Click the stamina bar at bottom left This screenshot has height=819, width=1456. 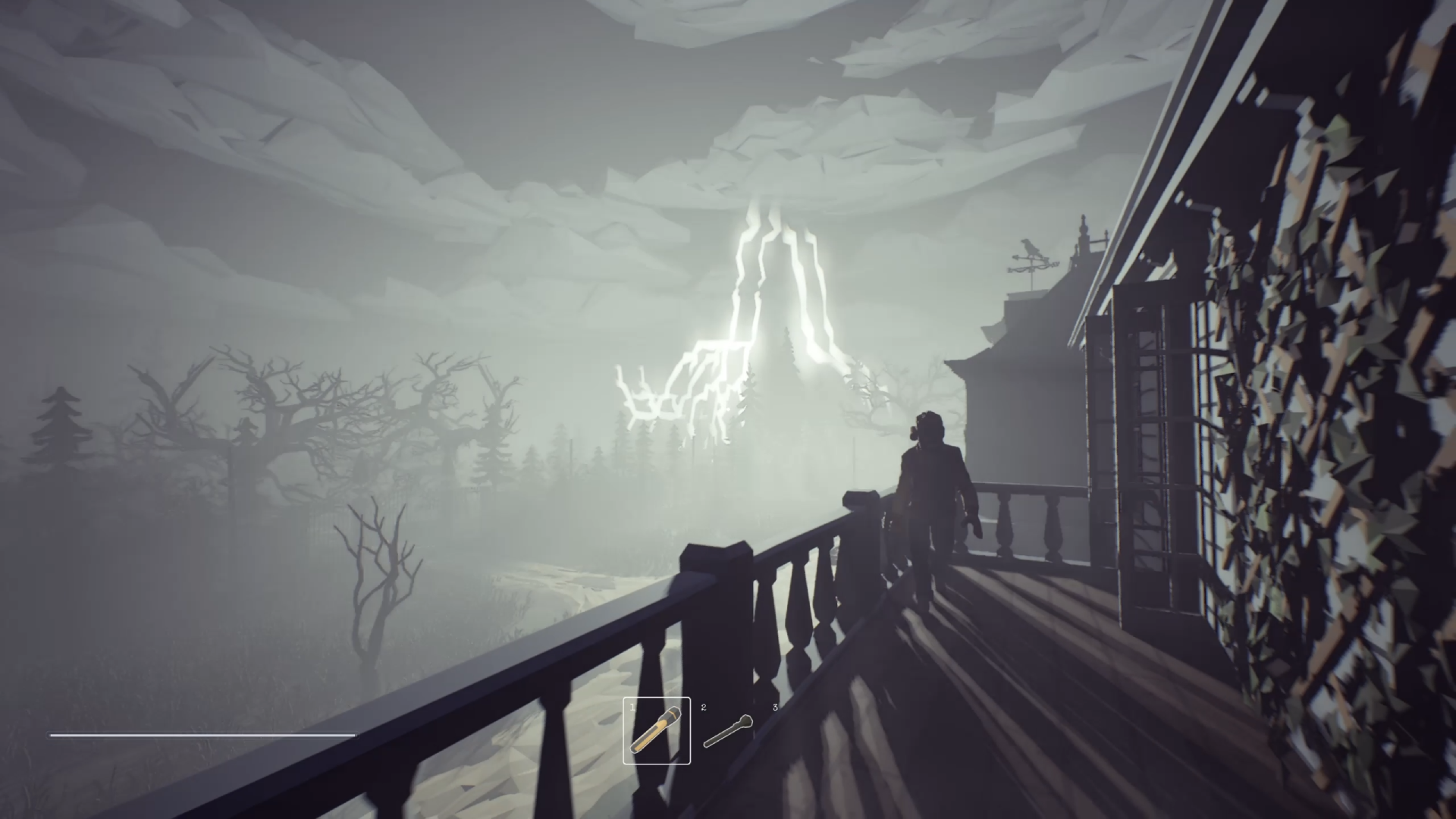tap(201, 735)
